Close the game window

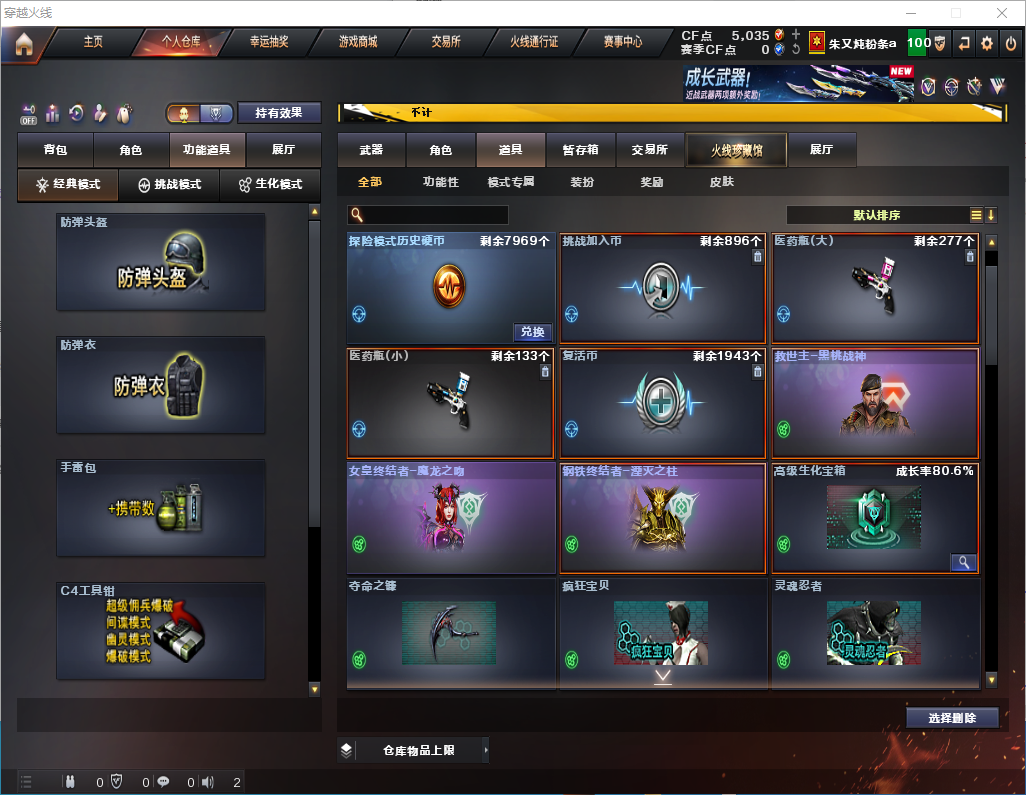(1001, 13)
